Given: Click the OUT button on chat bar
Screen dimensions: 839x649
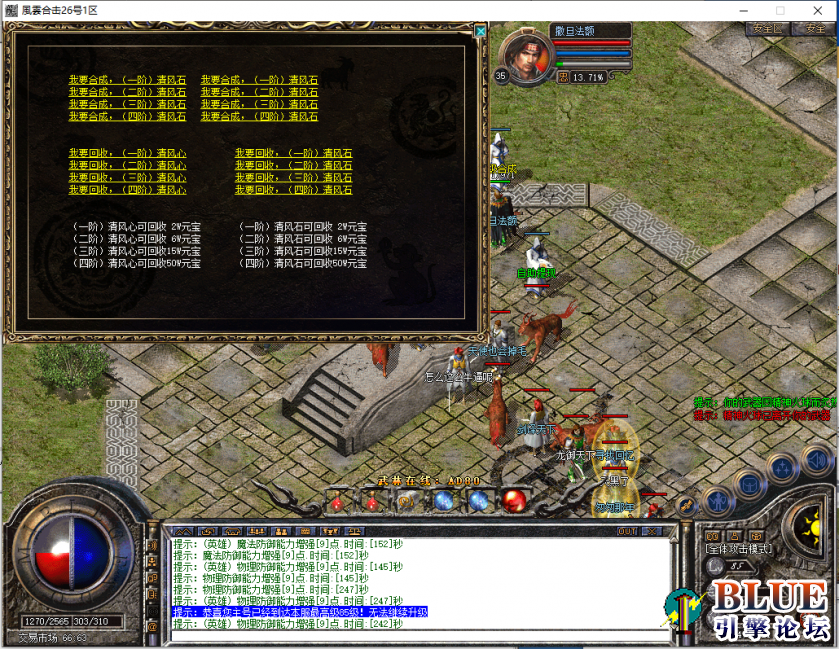Looking at the screenshot, I should (x=627, y=531).
